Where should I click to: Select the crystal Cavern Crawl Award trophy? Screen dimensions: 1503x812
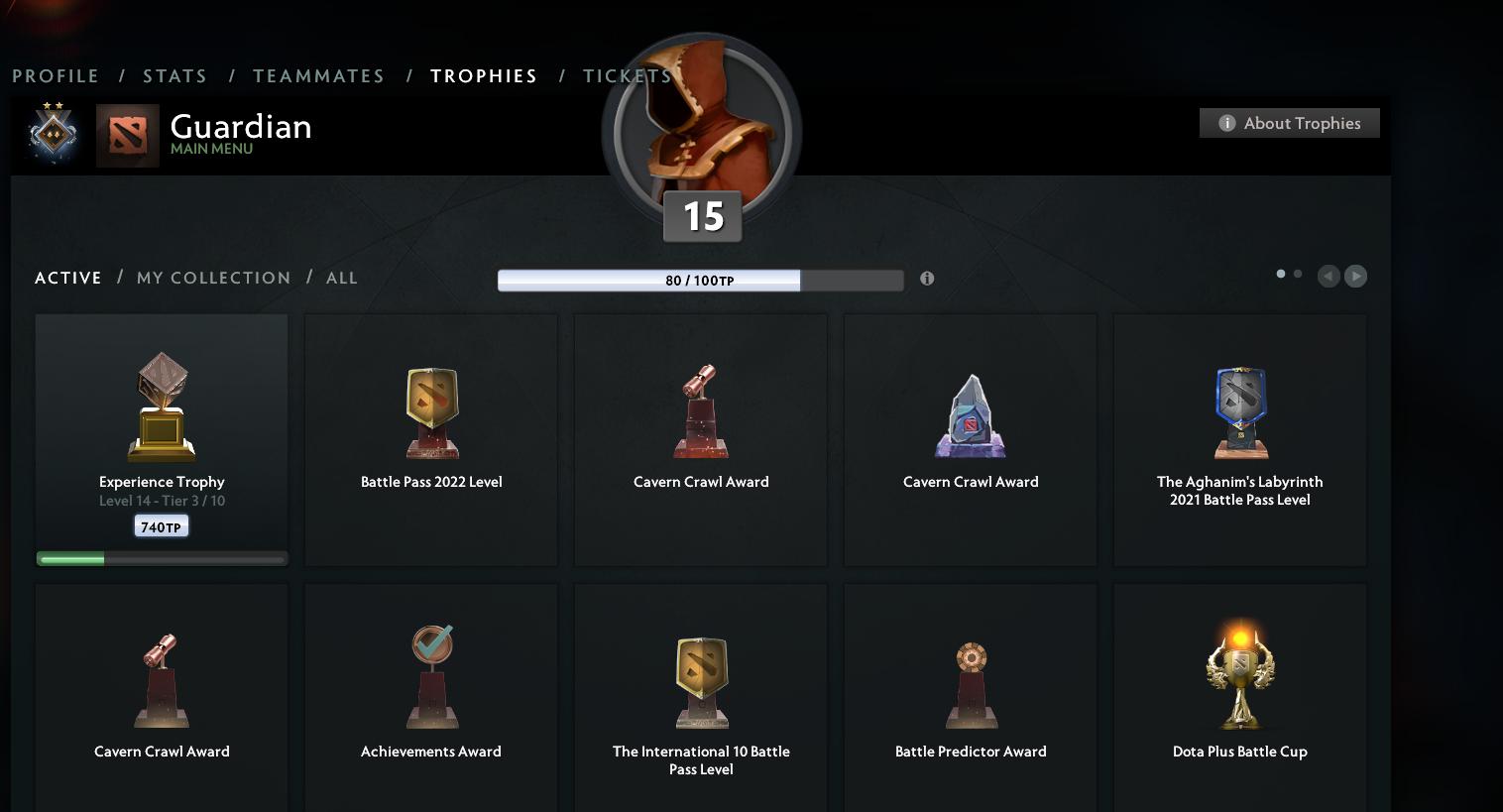click(x=970, y=411)
